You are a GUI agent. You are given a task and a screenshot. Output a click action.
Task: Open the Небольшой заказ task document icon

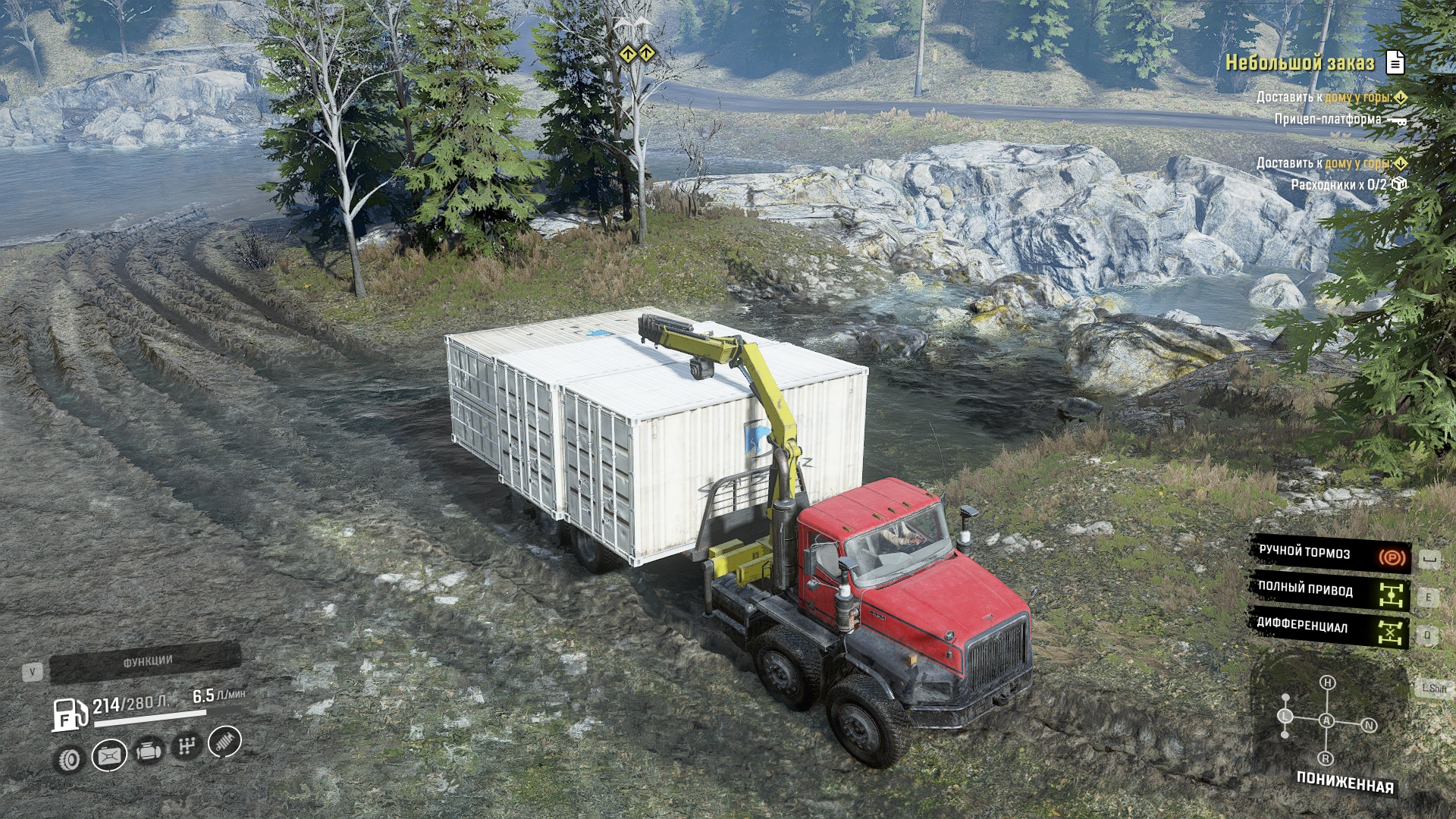pos(1395,62)
